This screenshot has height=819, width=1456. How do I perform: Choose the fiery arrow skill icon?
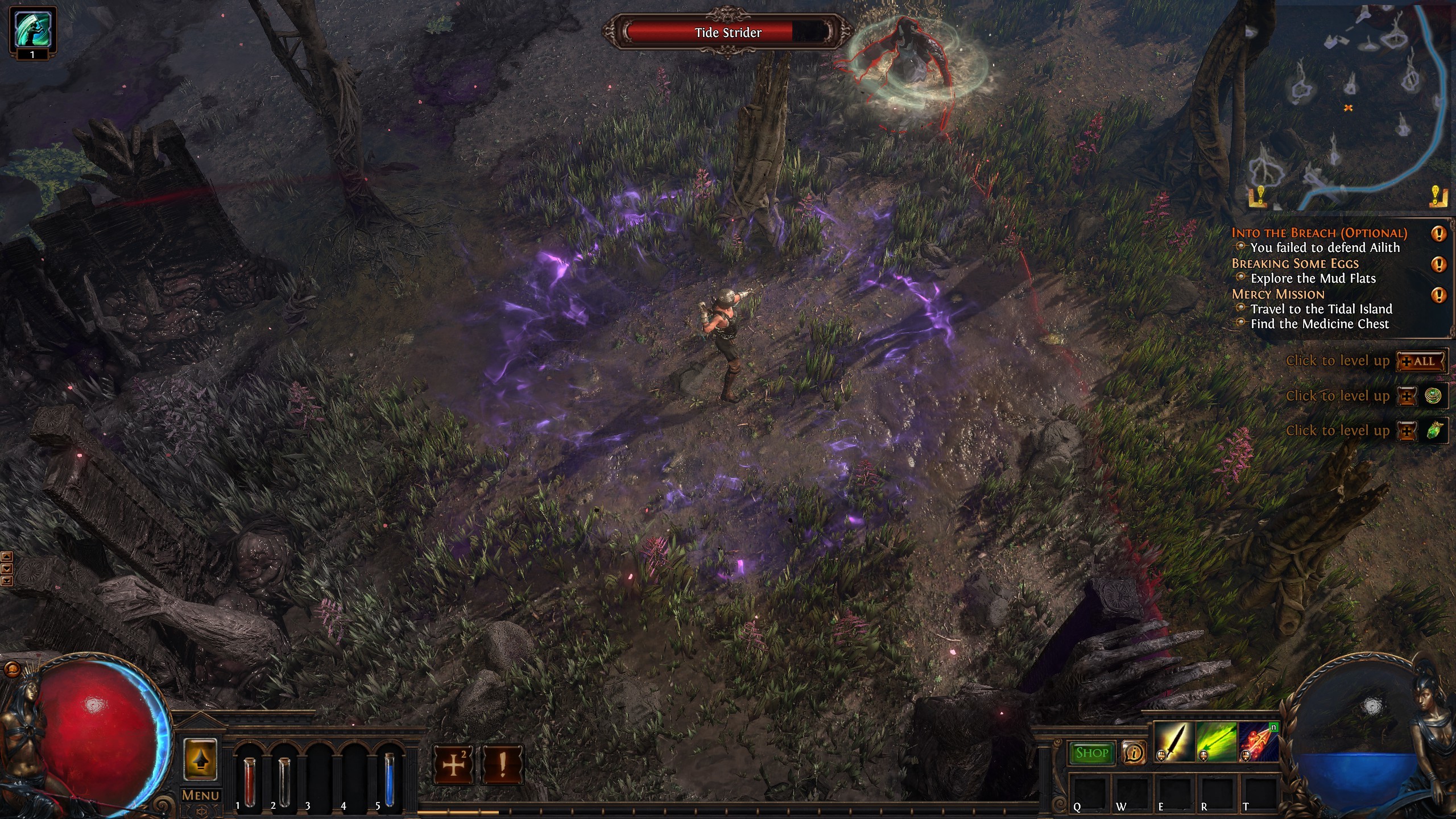click(1258, 742)
